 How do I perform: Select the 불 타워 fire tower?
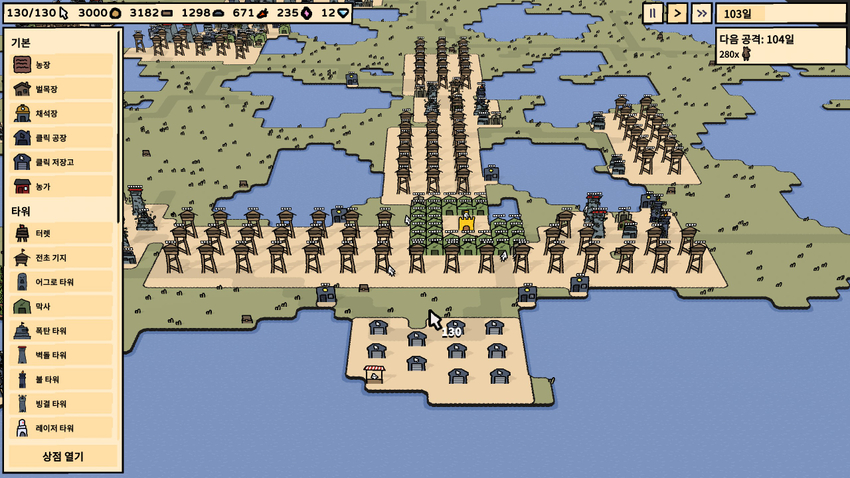[60, 379]
